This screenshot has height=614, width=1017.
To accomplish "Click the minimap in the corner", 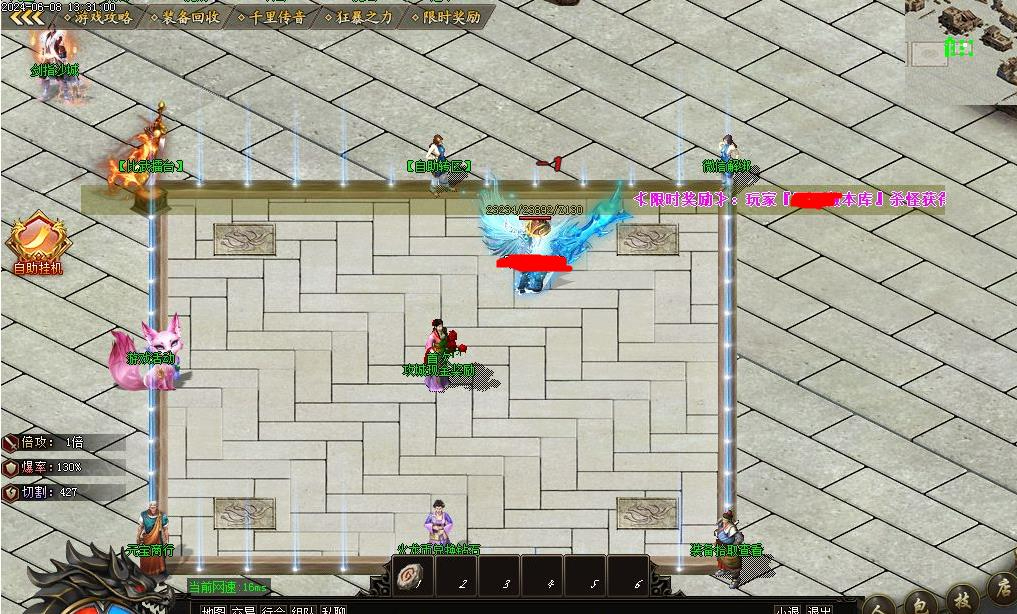I will 961,48.
